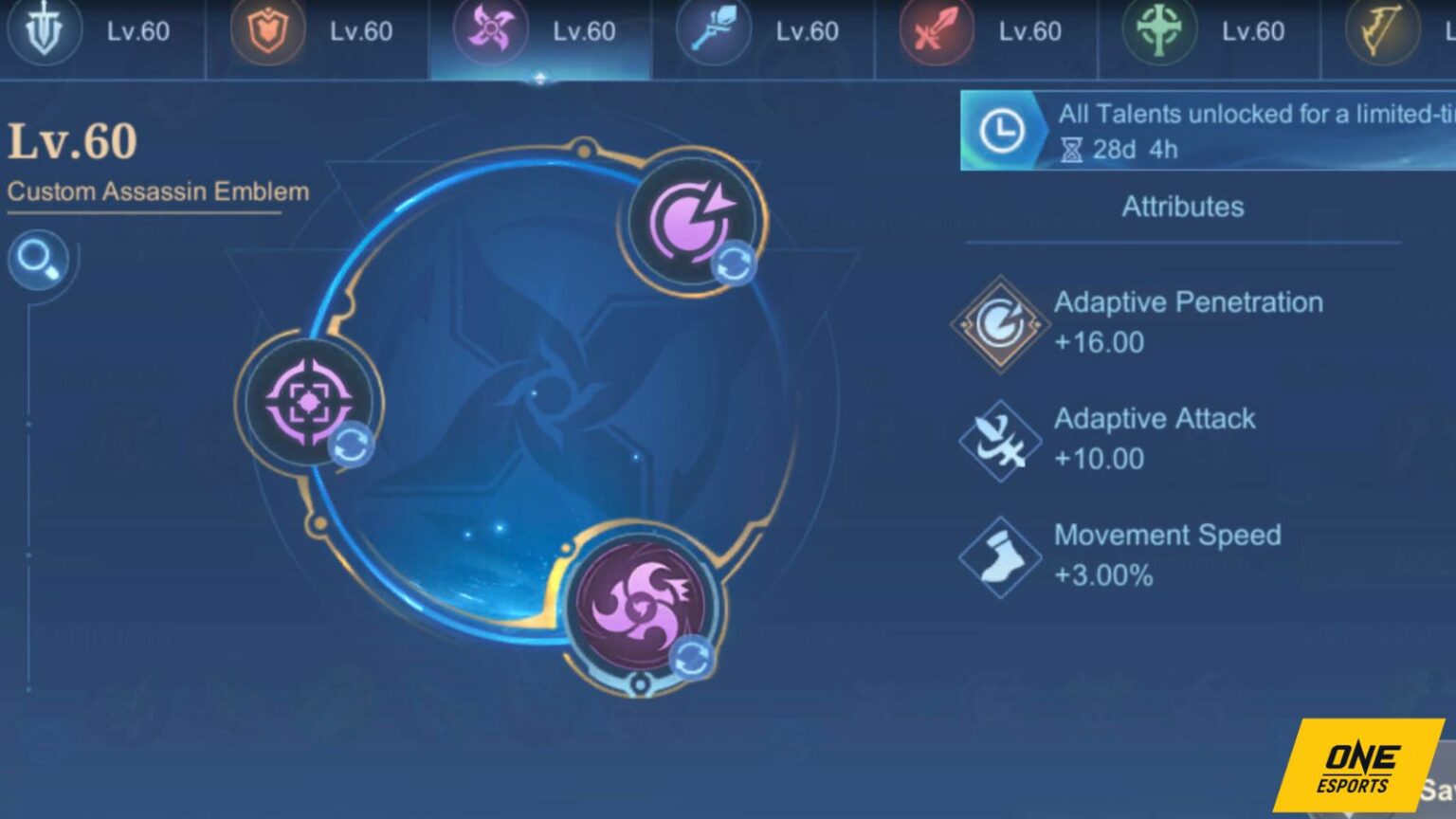Click the Adaptive Penetration attribute icon
The width and height of the screenshot is (1456, 819).
point(998,326)
